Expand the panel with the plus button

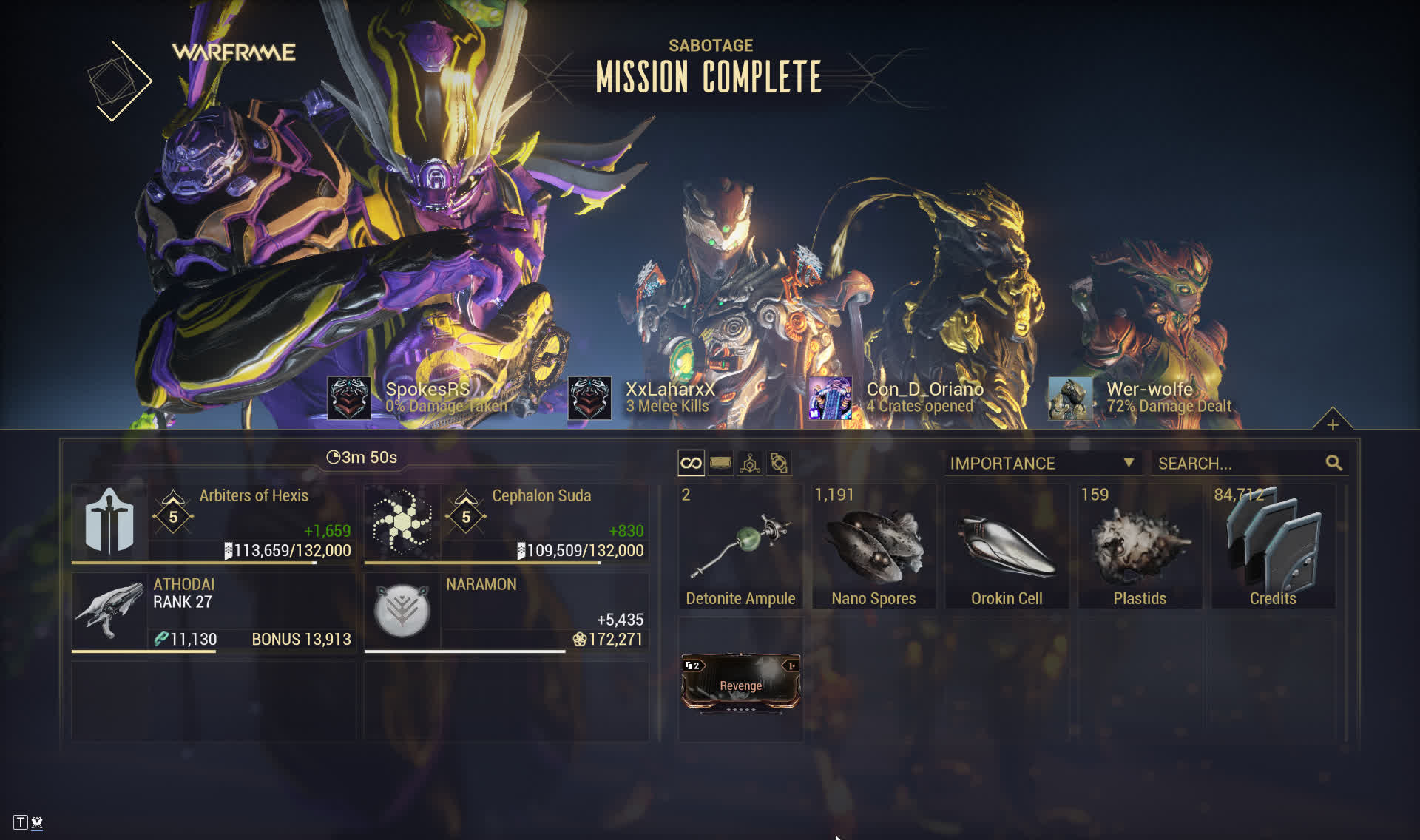click(1333, 424)
